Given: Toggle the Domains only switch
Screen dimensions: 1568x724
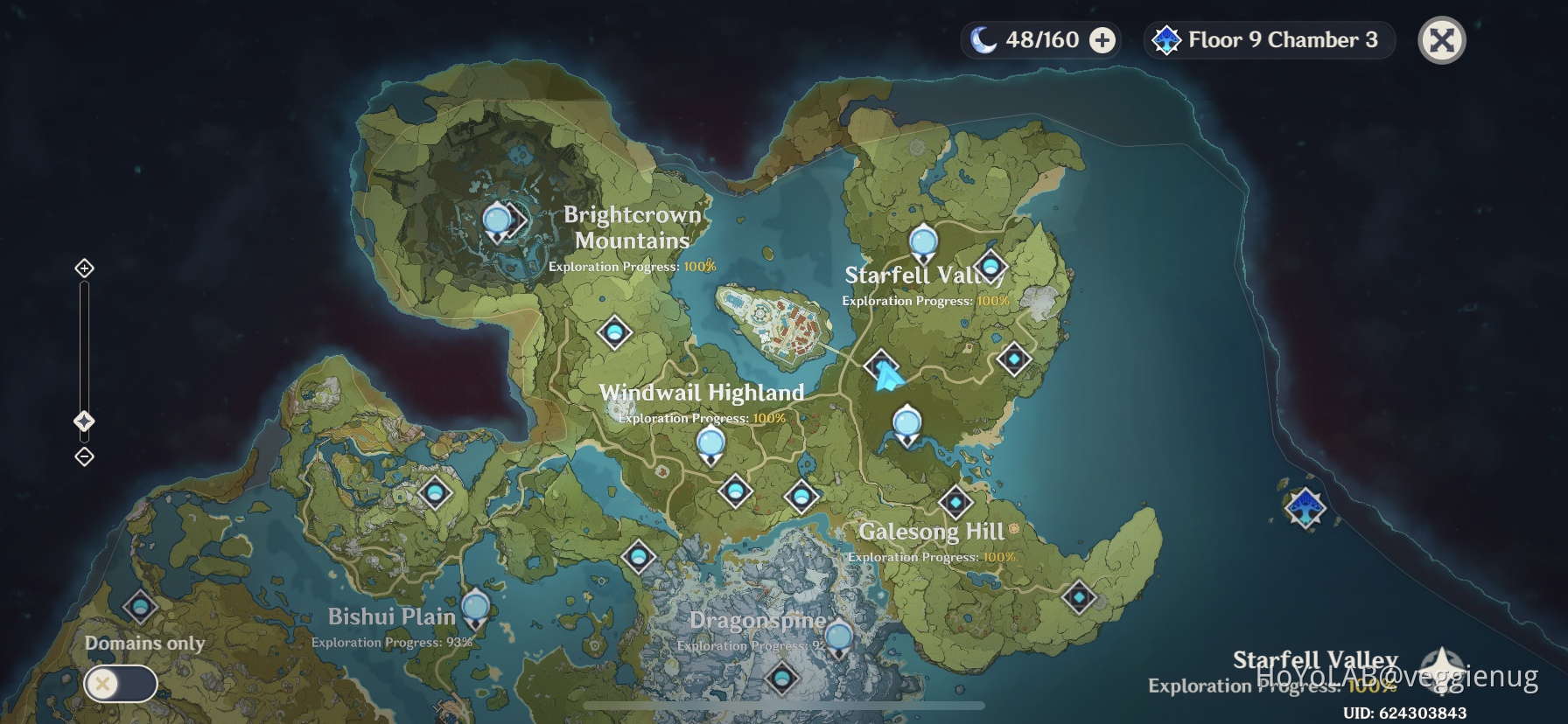Looking at the screenshot, I should pyautogui.click(x=119, y=683).
